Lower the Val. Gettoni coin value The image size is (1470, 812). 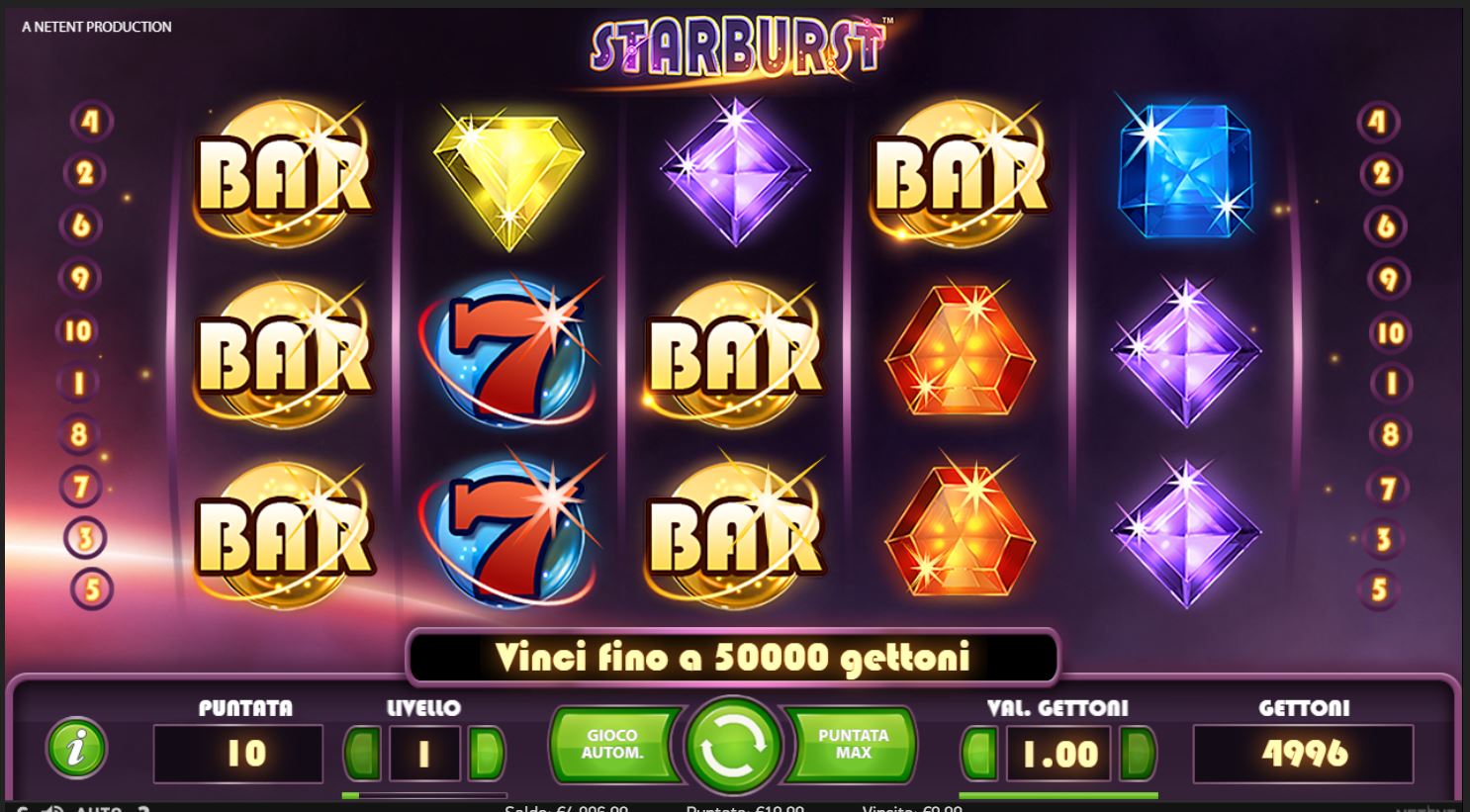(979, 754)
